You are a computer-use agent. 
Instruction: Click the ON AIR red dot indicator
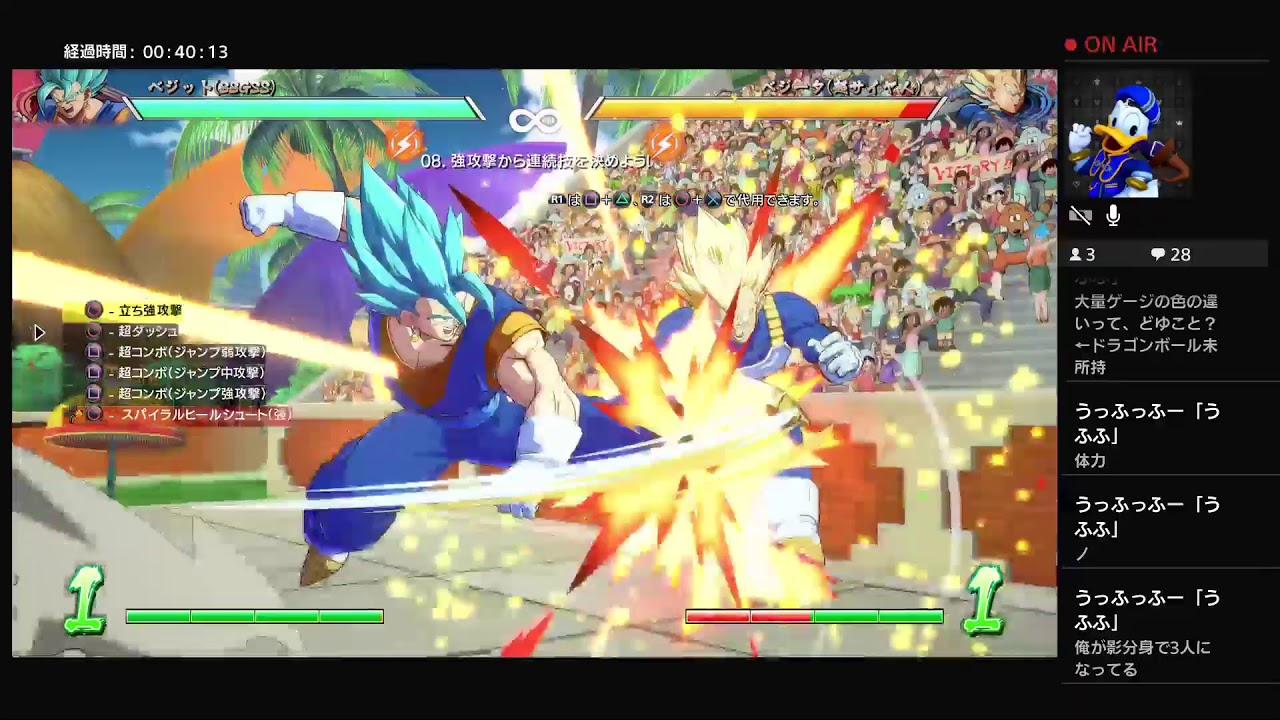[1072, 44]
